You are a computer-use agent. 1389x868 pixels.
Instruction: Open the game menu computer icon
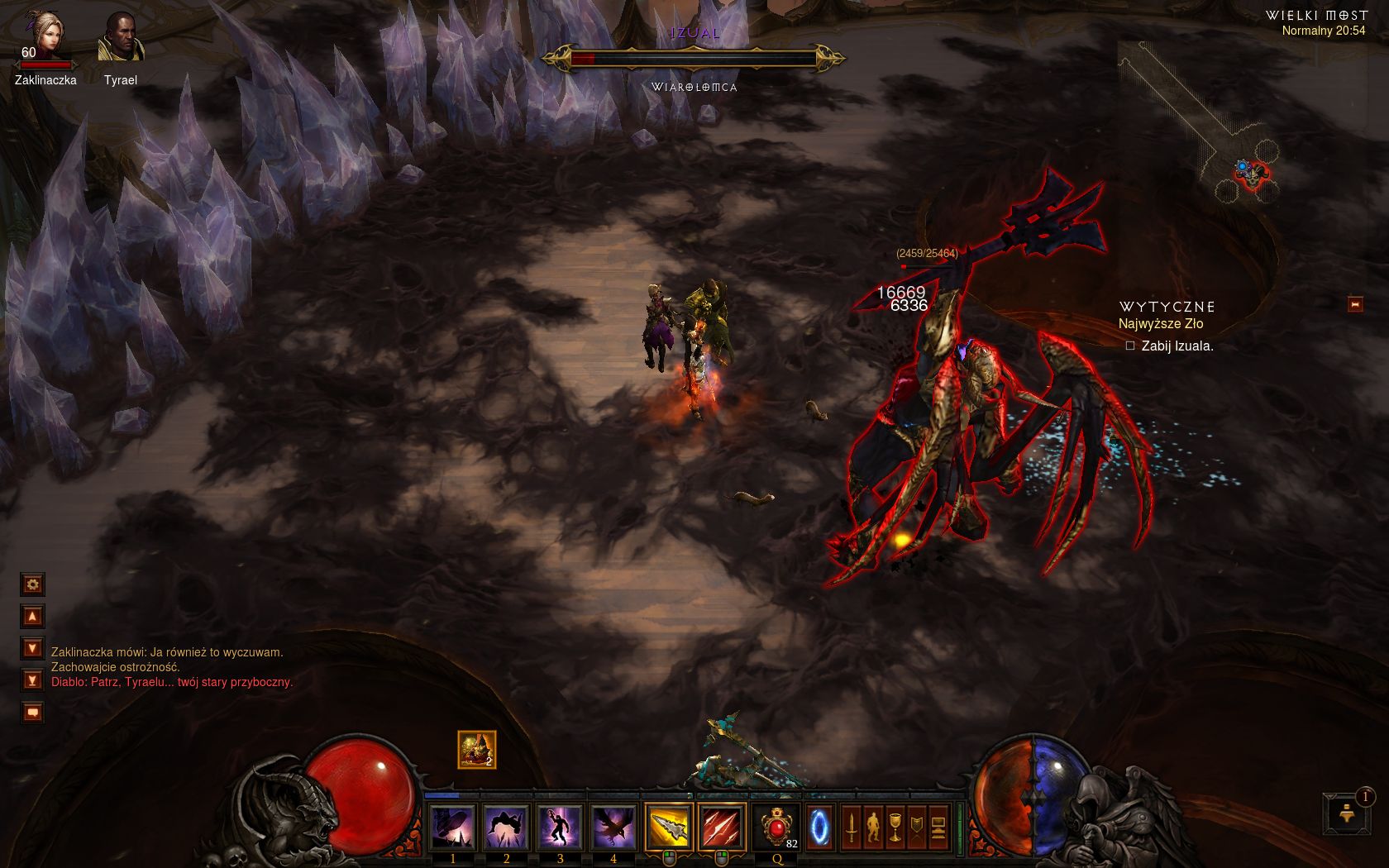click(938, 827)
